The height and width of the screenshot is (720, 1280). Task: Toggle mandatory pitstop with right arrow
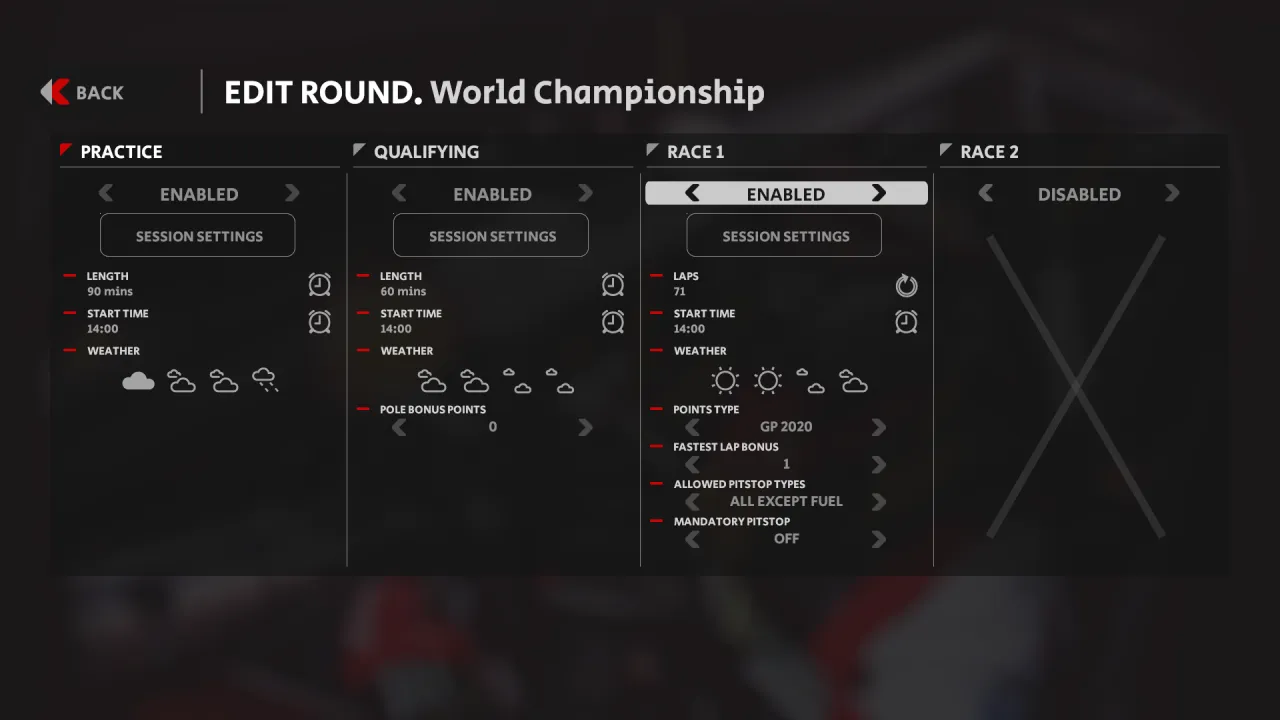click(878, 539)
